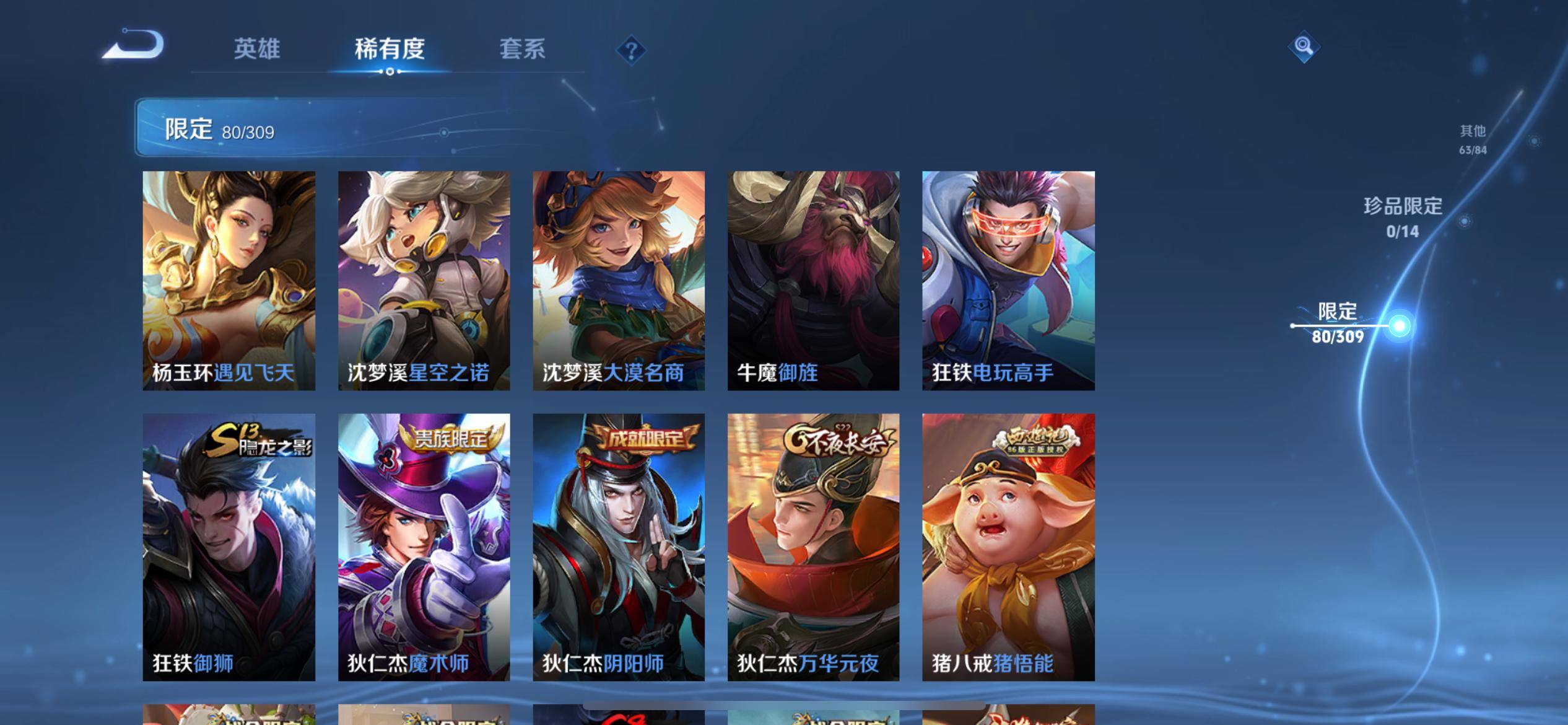
Task: View the 狂铁 御狮 skin
Action: pyautogui.click(x=229, y=547)
